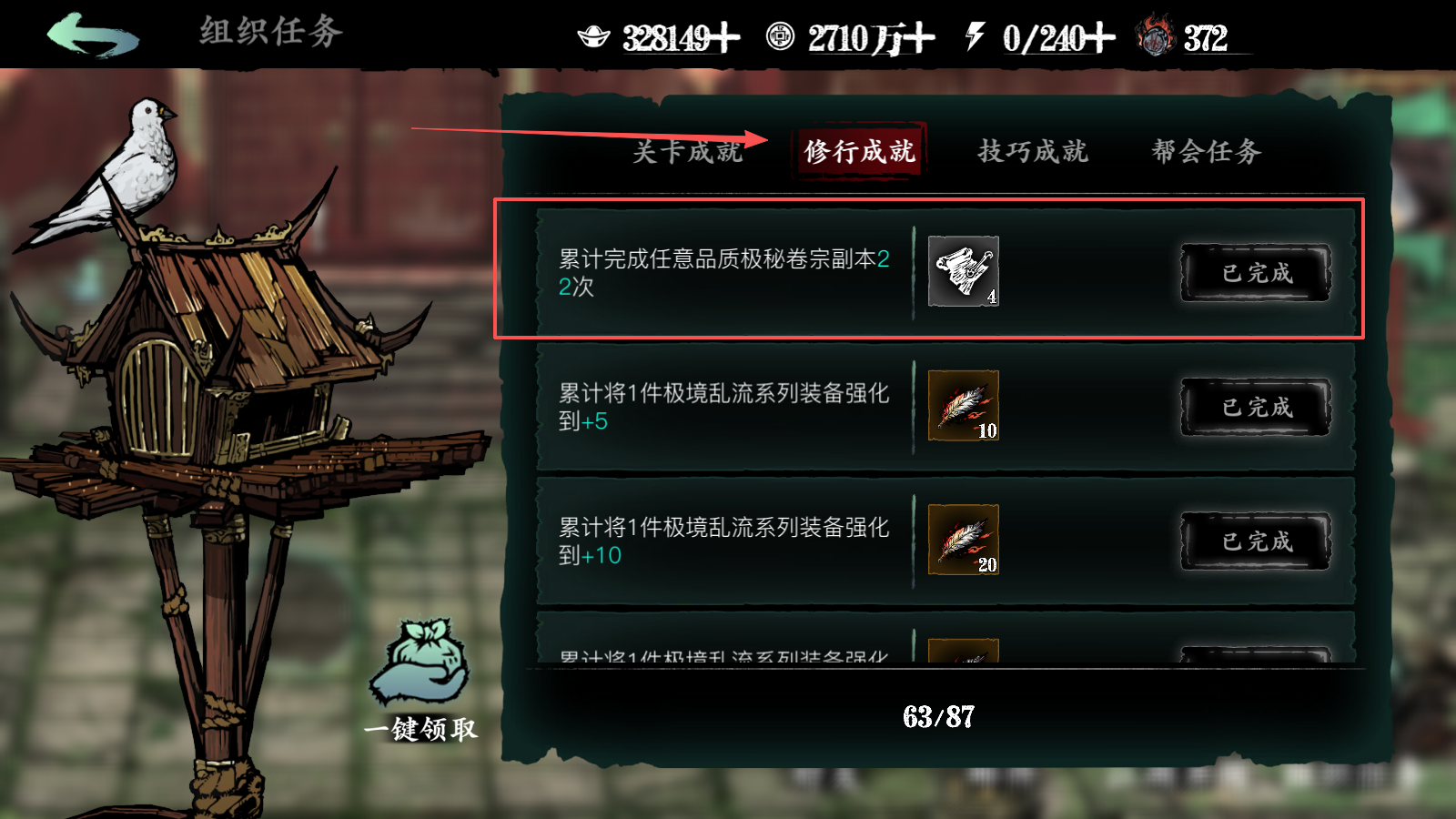The image size is (1456, 819).
Task: Switch to the 帮会任务 tab
Action: [x=1204, y=152]
